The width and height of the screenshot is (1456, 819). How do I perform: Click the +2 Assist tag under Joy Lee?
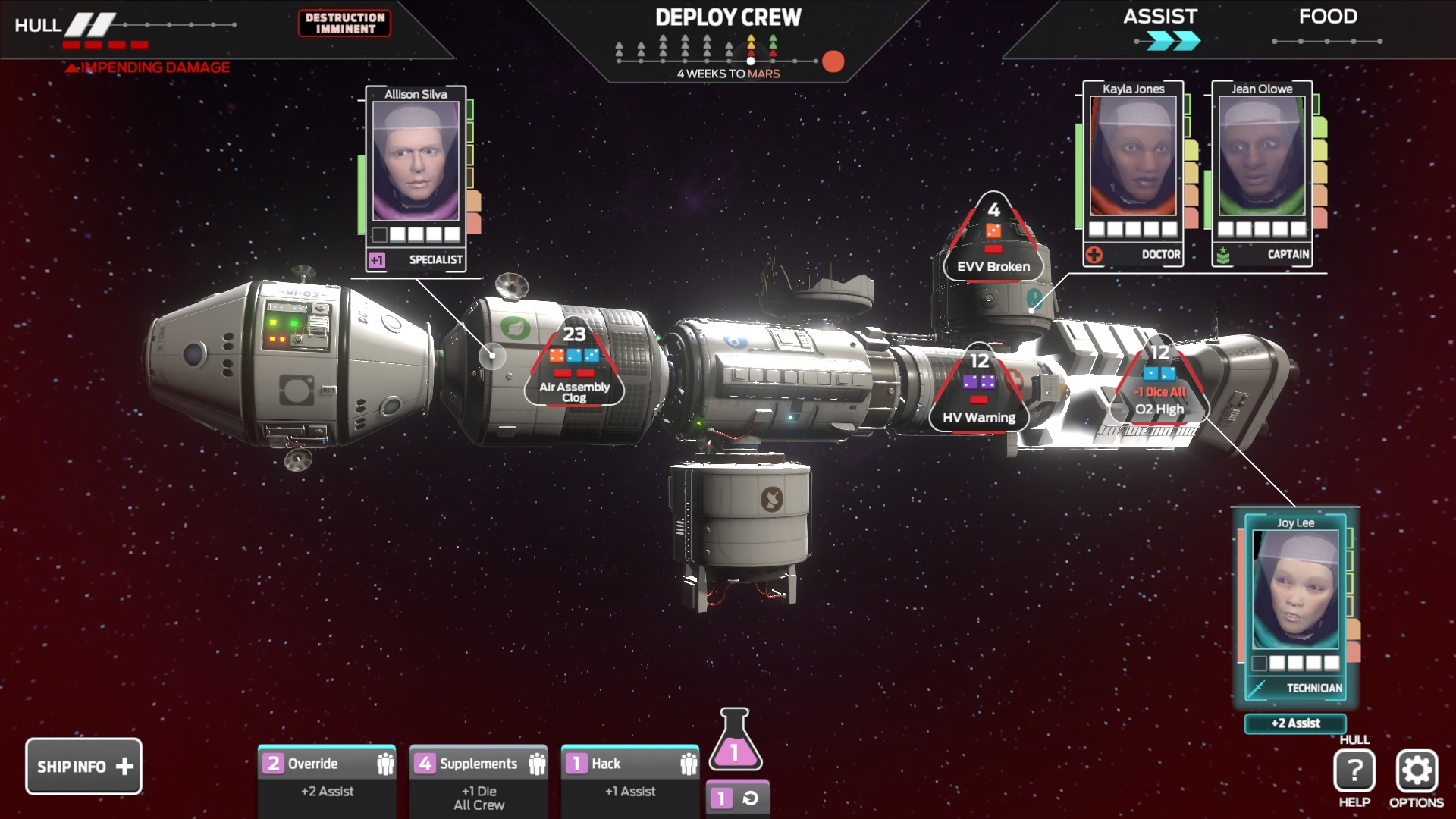click(1295, 723)
